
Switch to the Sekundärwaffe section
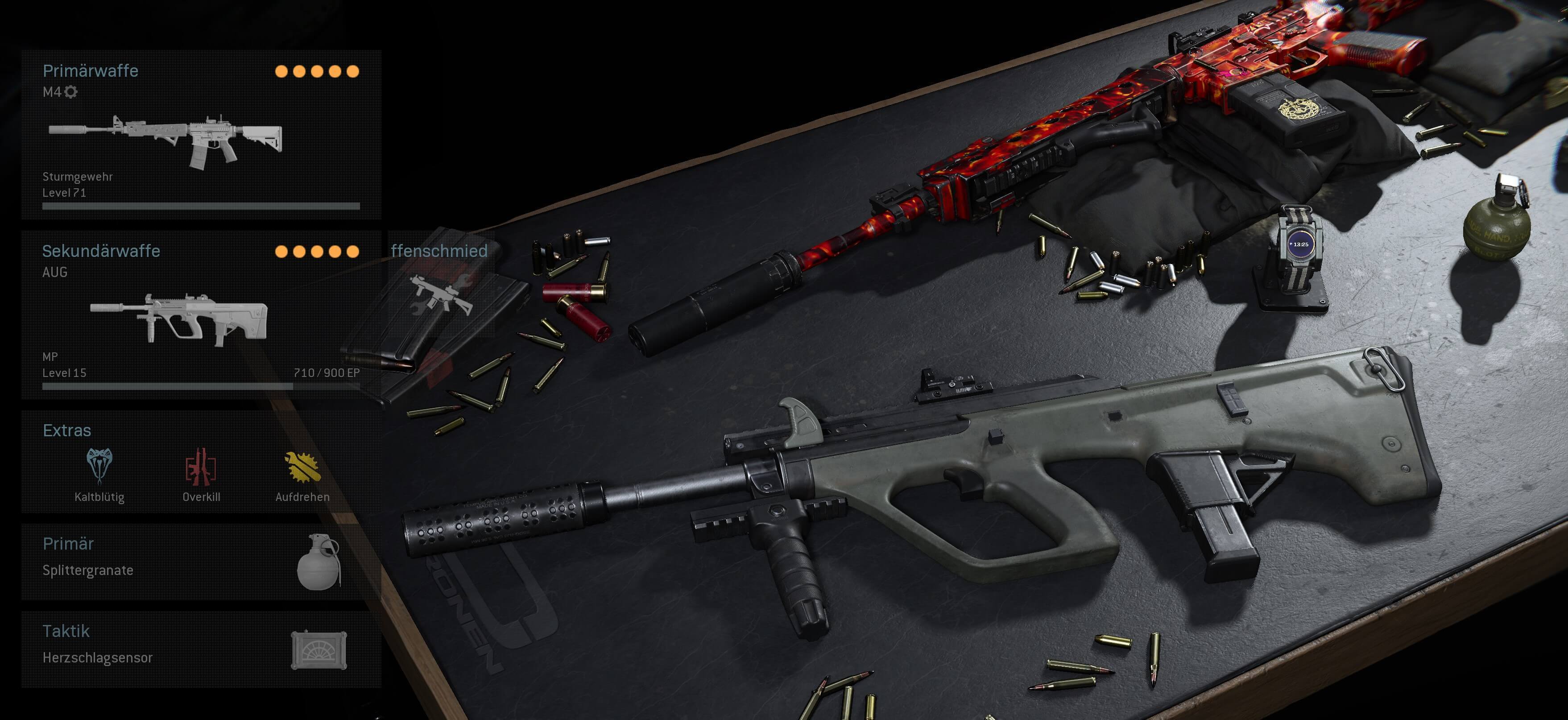point(100,251)
